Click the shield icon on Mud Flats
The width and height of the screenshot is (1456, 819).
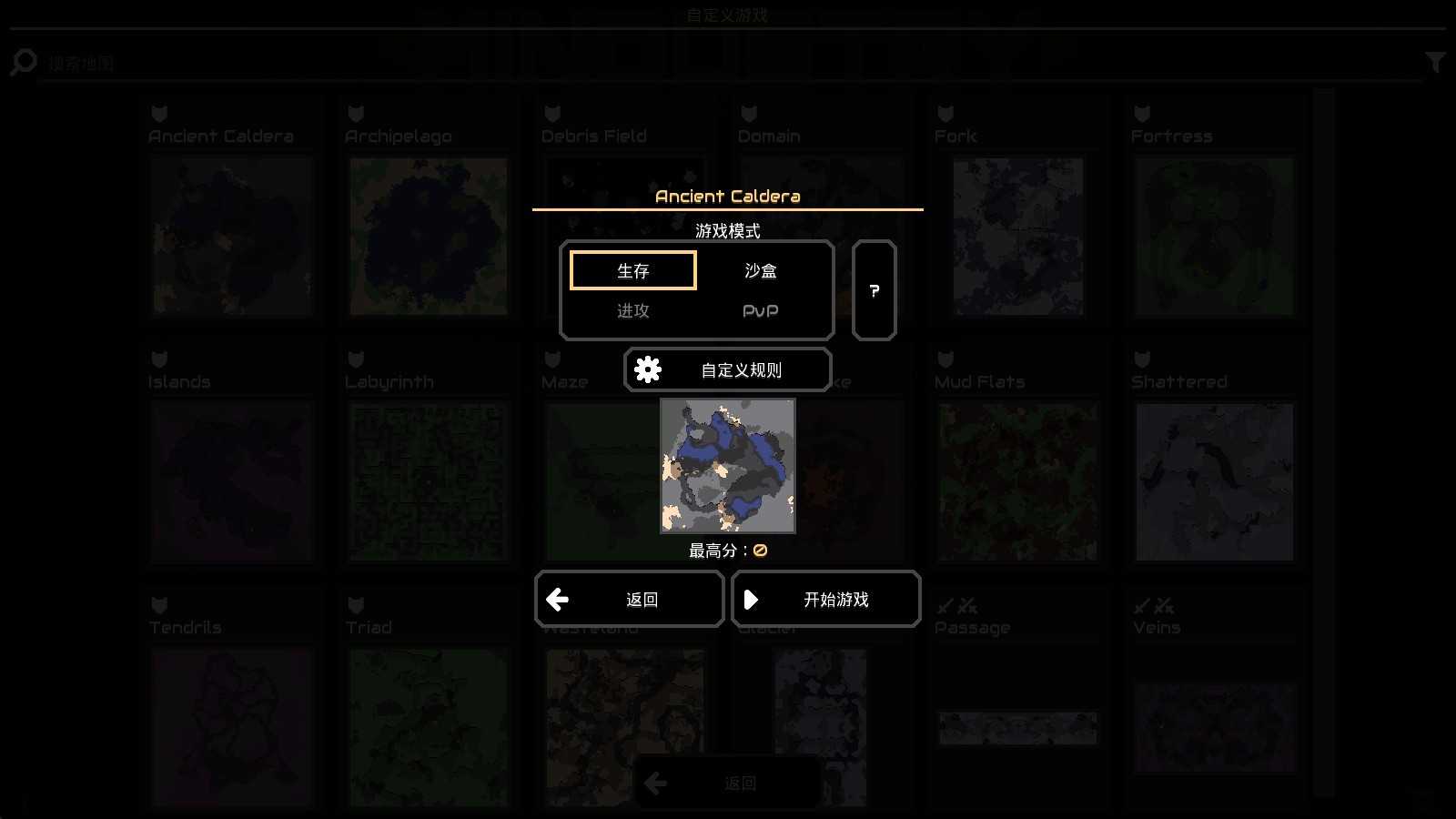tap(944, 359)
